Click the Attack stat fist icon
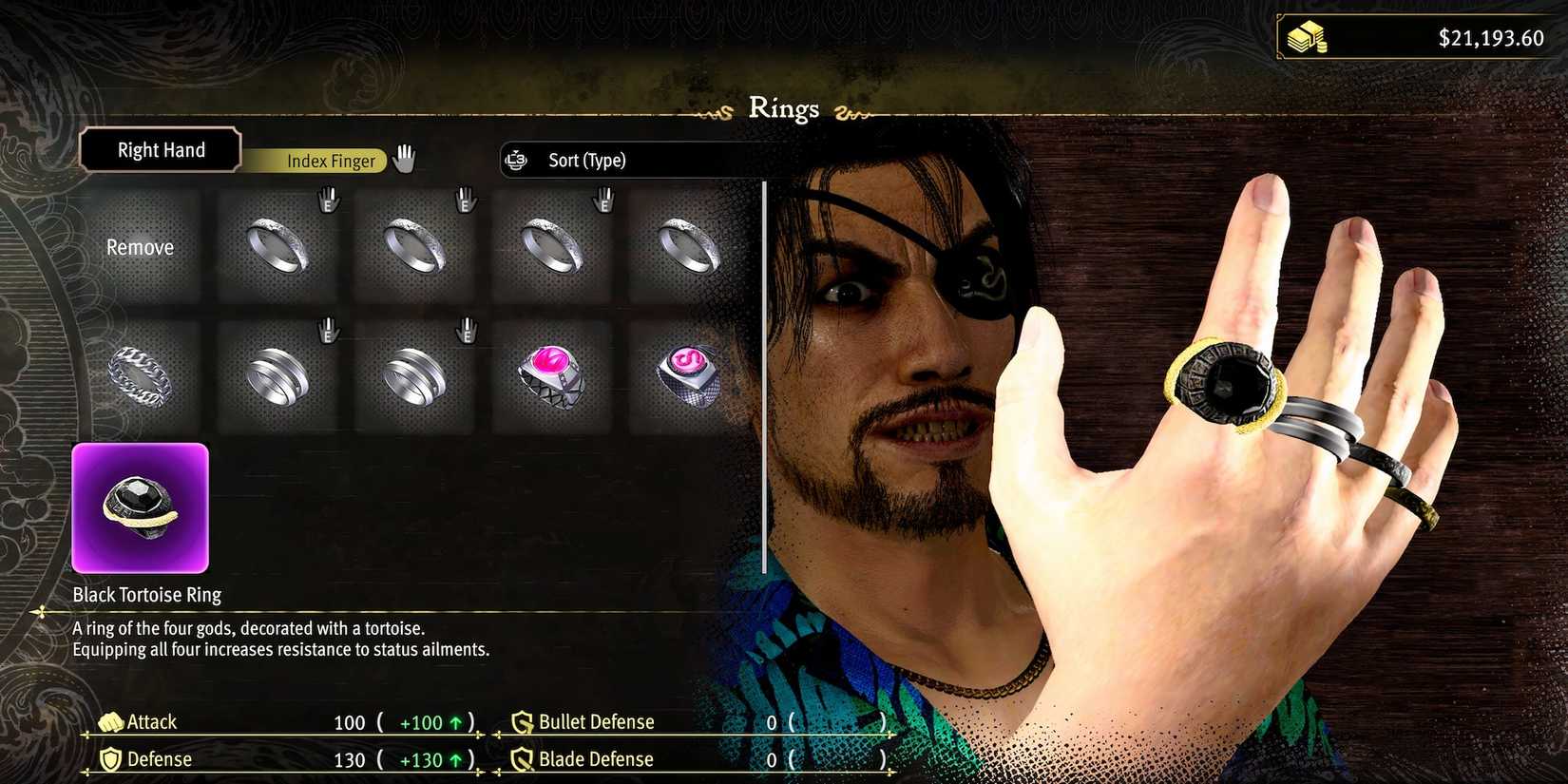Screen dimensions: 1568x784 point(111,721)
